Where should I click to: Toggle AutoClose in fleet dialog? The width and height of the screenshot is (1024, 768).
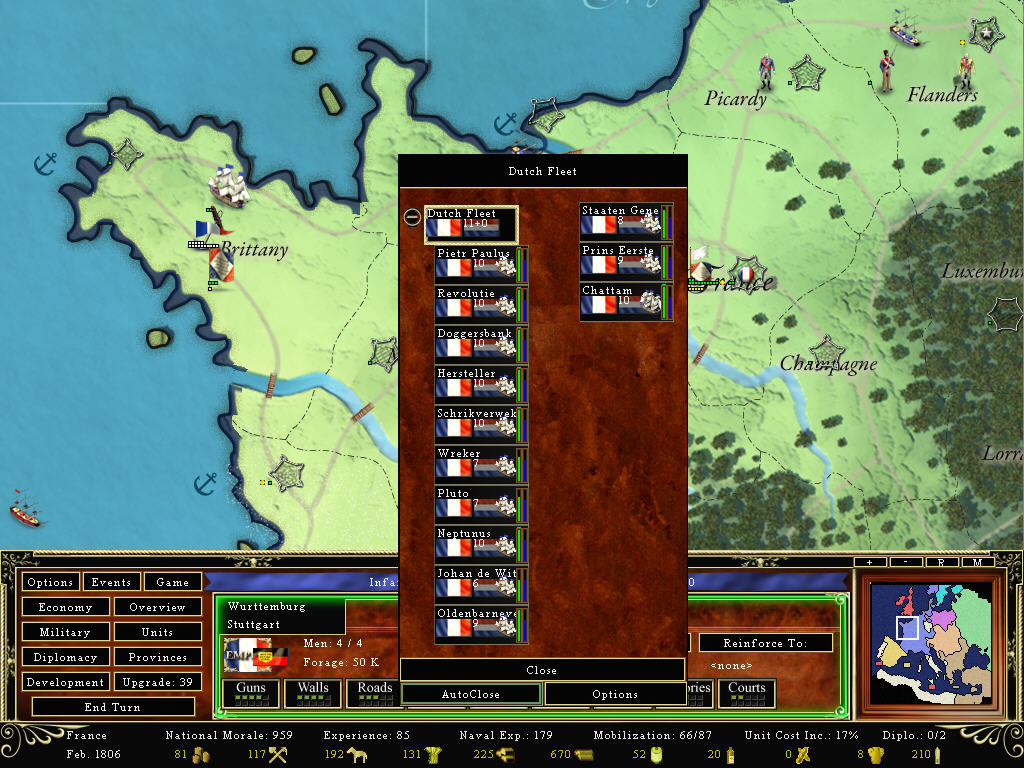click(471, 694)
